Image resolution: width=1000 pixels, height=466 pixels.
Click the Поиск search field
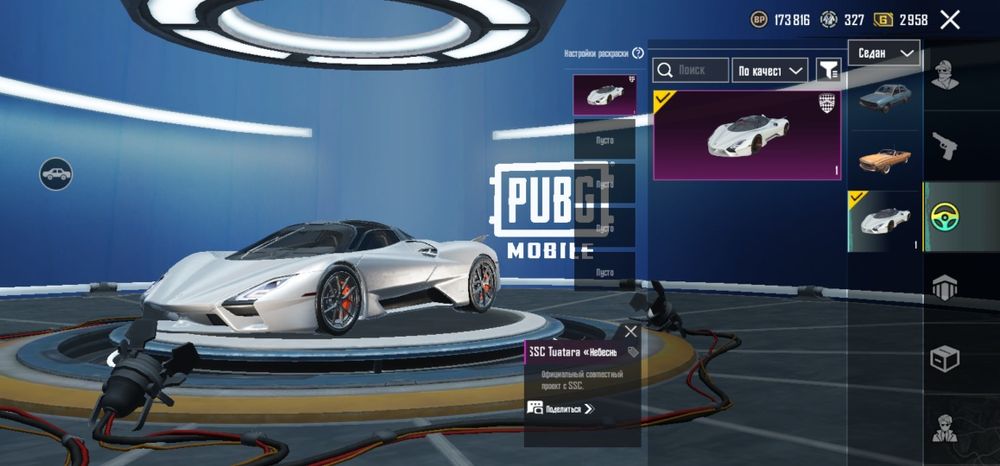(691, 70)
